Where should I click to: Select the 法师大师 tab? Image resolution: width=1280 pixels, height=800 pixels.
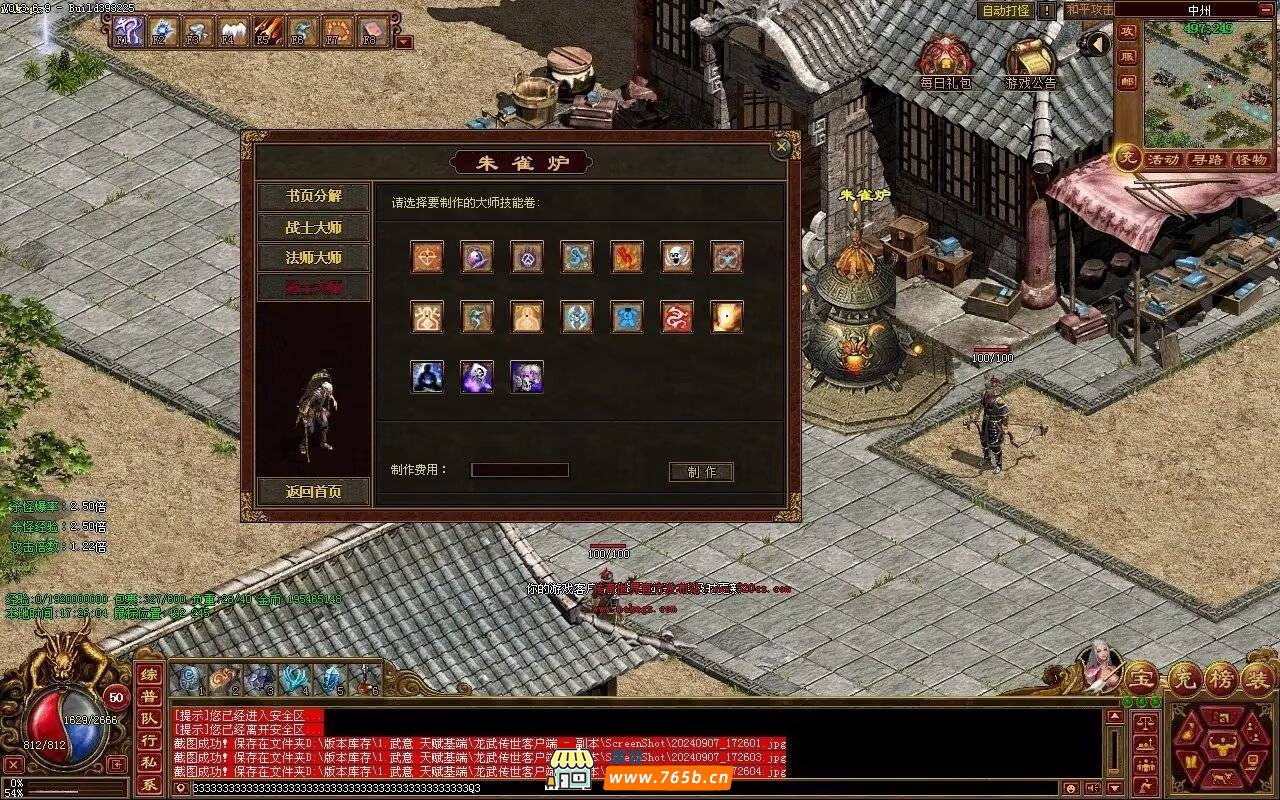[x=313, y=258]
